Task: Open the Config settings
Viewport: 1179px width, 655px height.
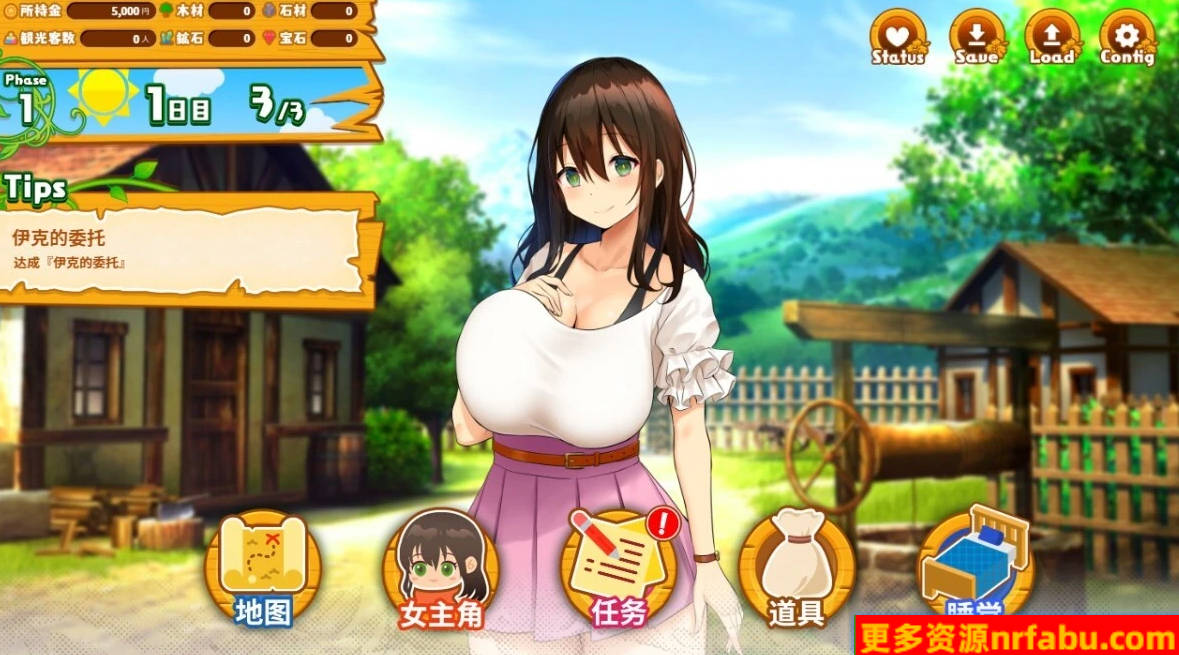Action: tap(1127, 38)
